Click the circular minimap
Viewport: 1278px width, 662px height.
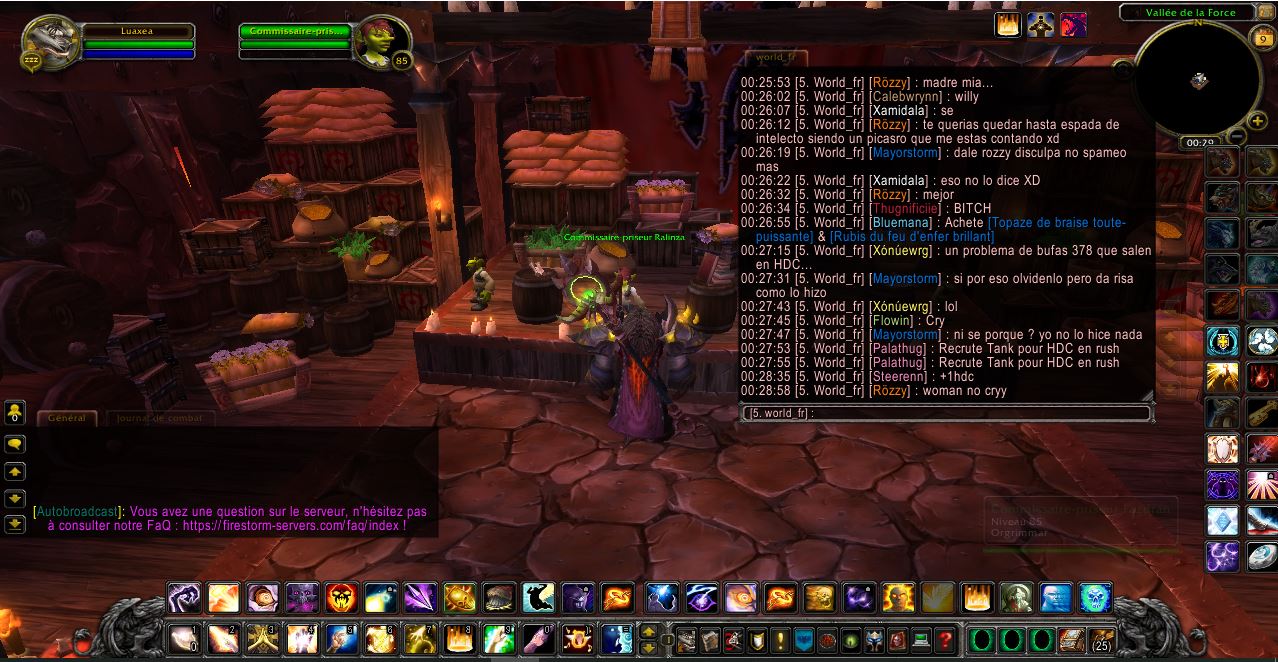pyautogui.click(x=1198, y=80)
